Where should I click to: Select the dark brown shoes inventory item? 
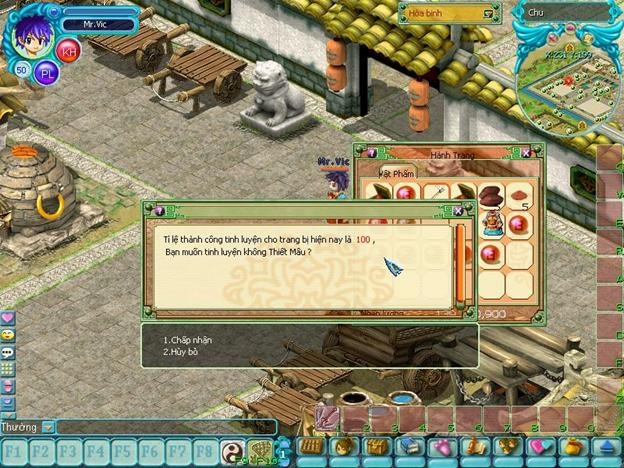[491, 194]
